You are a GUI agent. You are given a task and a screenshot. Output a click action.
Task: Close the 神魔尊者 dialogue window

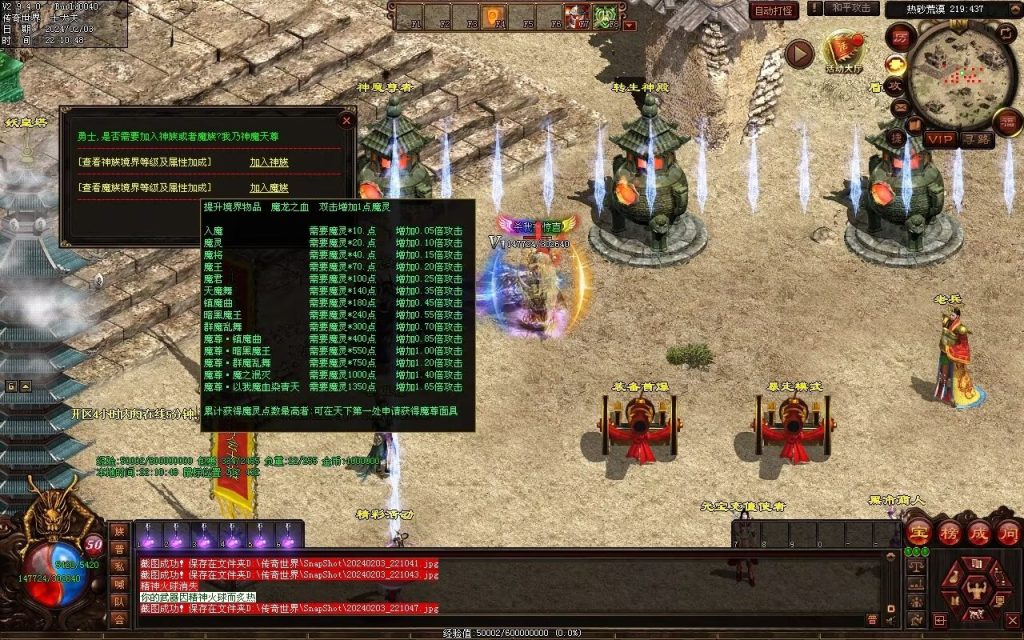click(x=346, y=120)
